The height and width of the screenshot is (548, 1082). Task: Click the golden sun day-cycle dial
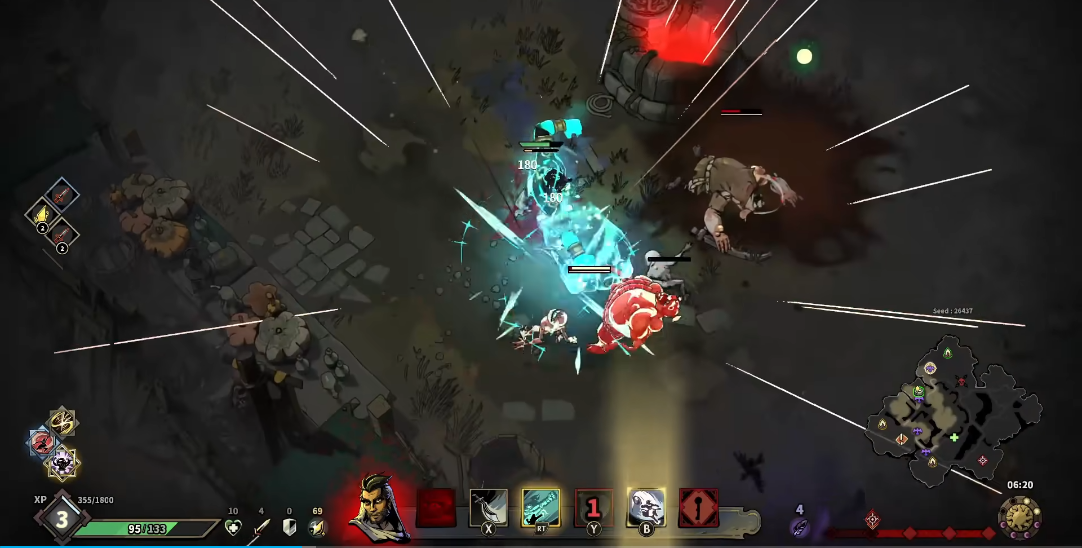[x=1019, y=516]
